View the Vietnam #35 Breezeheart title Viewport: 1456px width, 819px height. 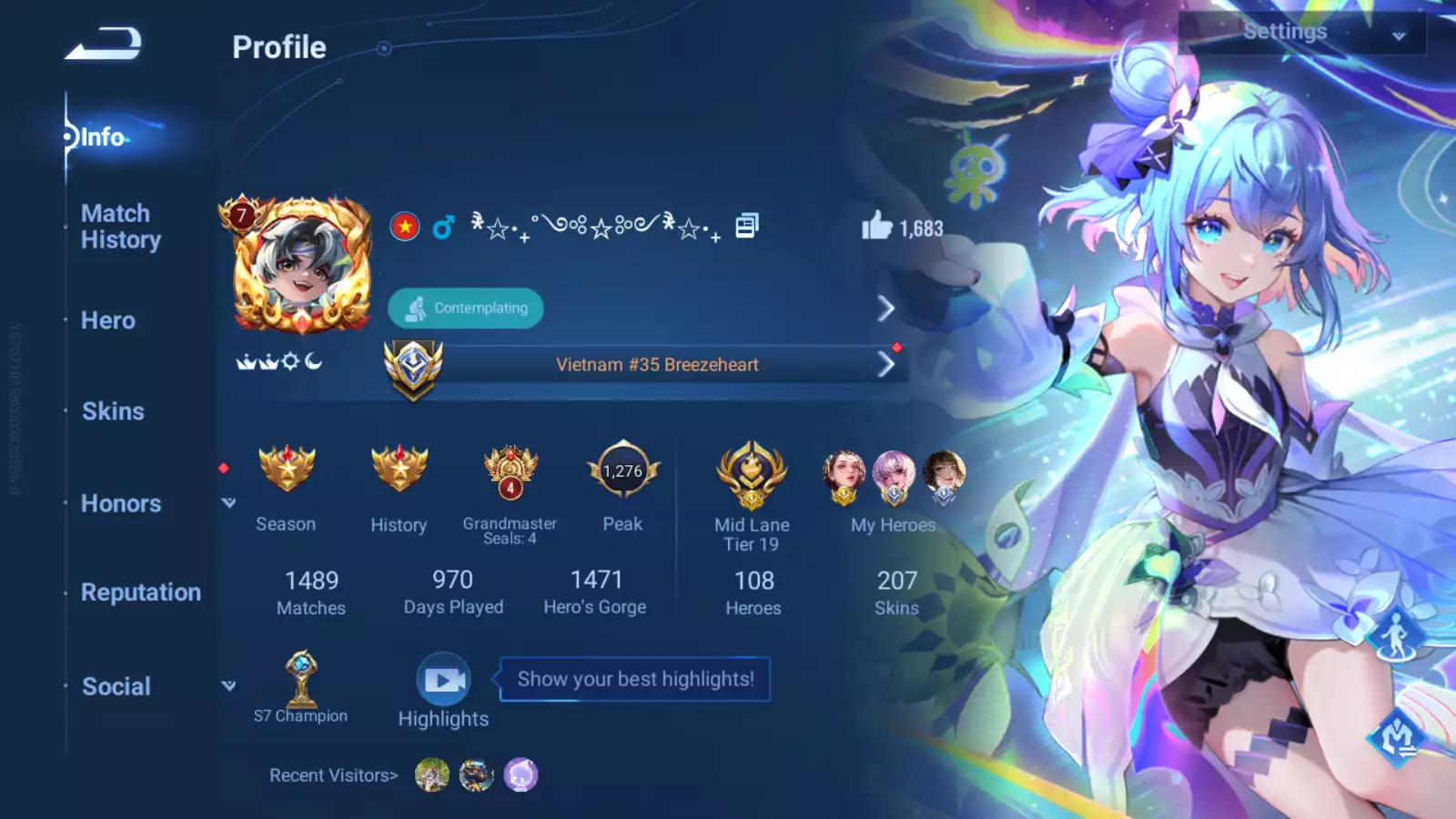(657, 365)
